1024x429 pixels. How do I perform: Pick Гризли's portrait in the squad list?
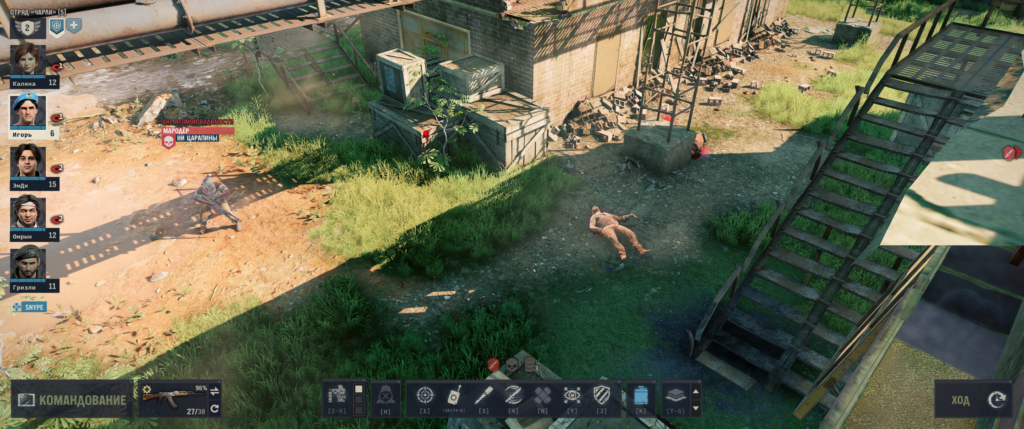click(28, 262)
